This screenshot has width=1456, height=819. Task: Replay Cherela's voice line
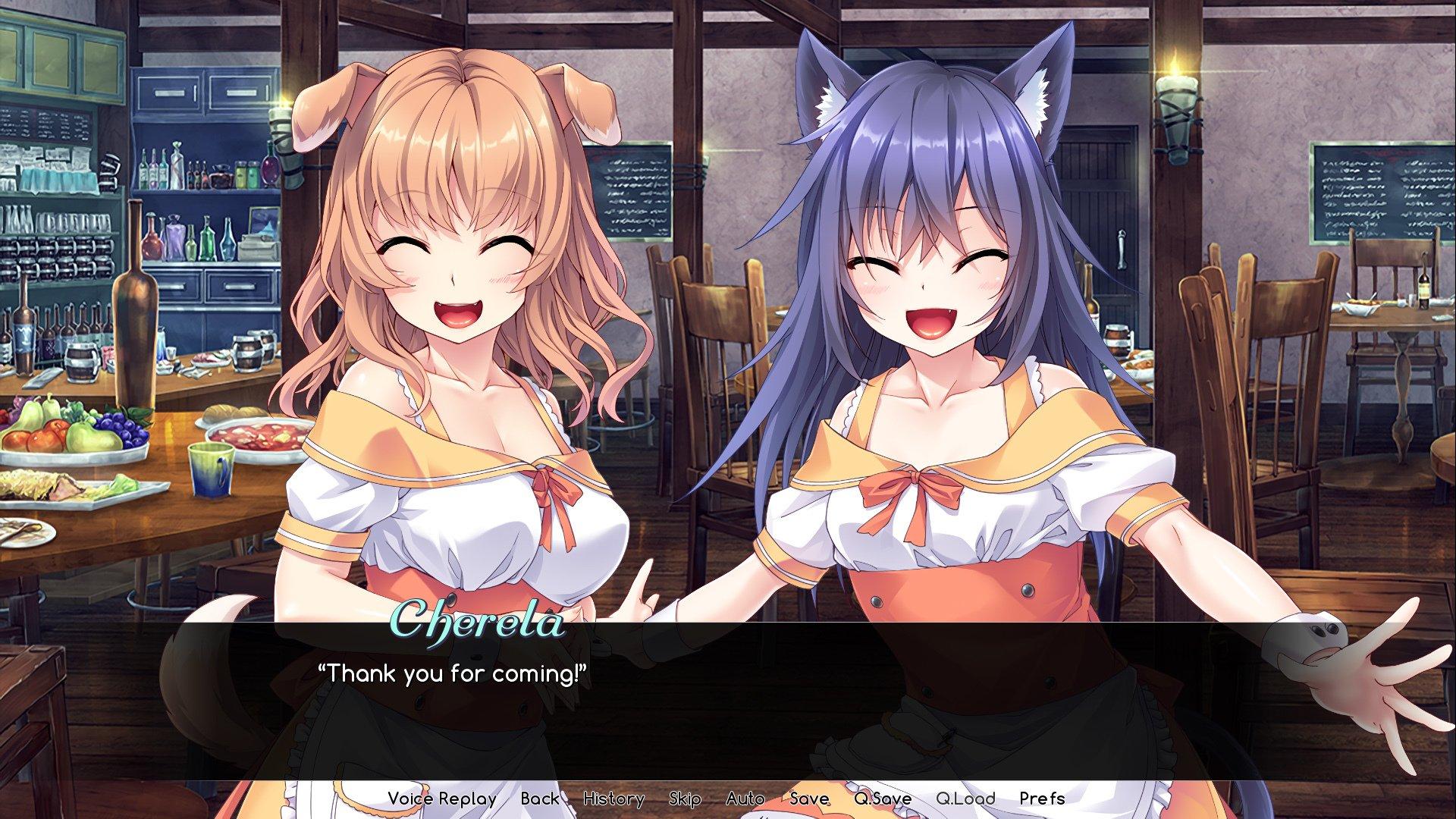[x=442, y=799]
